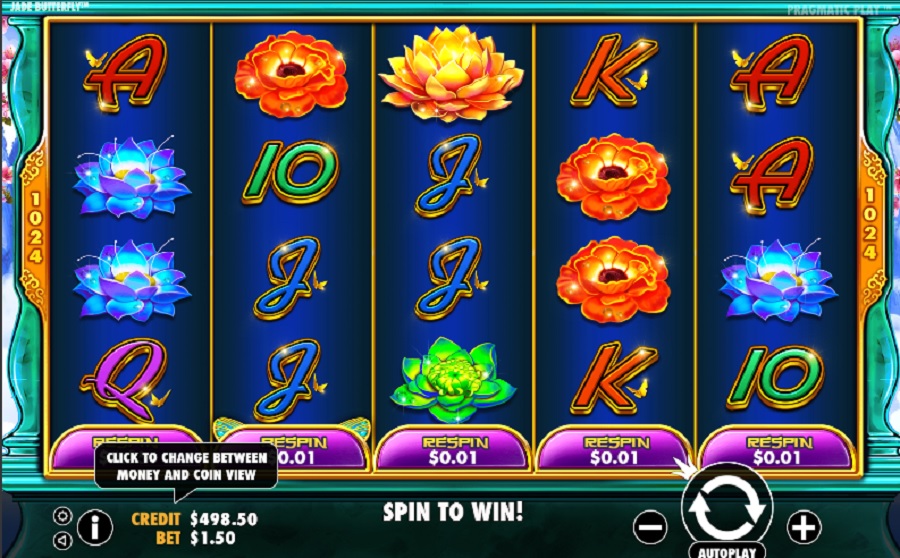Spin the reels with the circular arrows button
The height and width of the screenshot is (558, 900).
[x=727, y=506]
